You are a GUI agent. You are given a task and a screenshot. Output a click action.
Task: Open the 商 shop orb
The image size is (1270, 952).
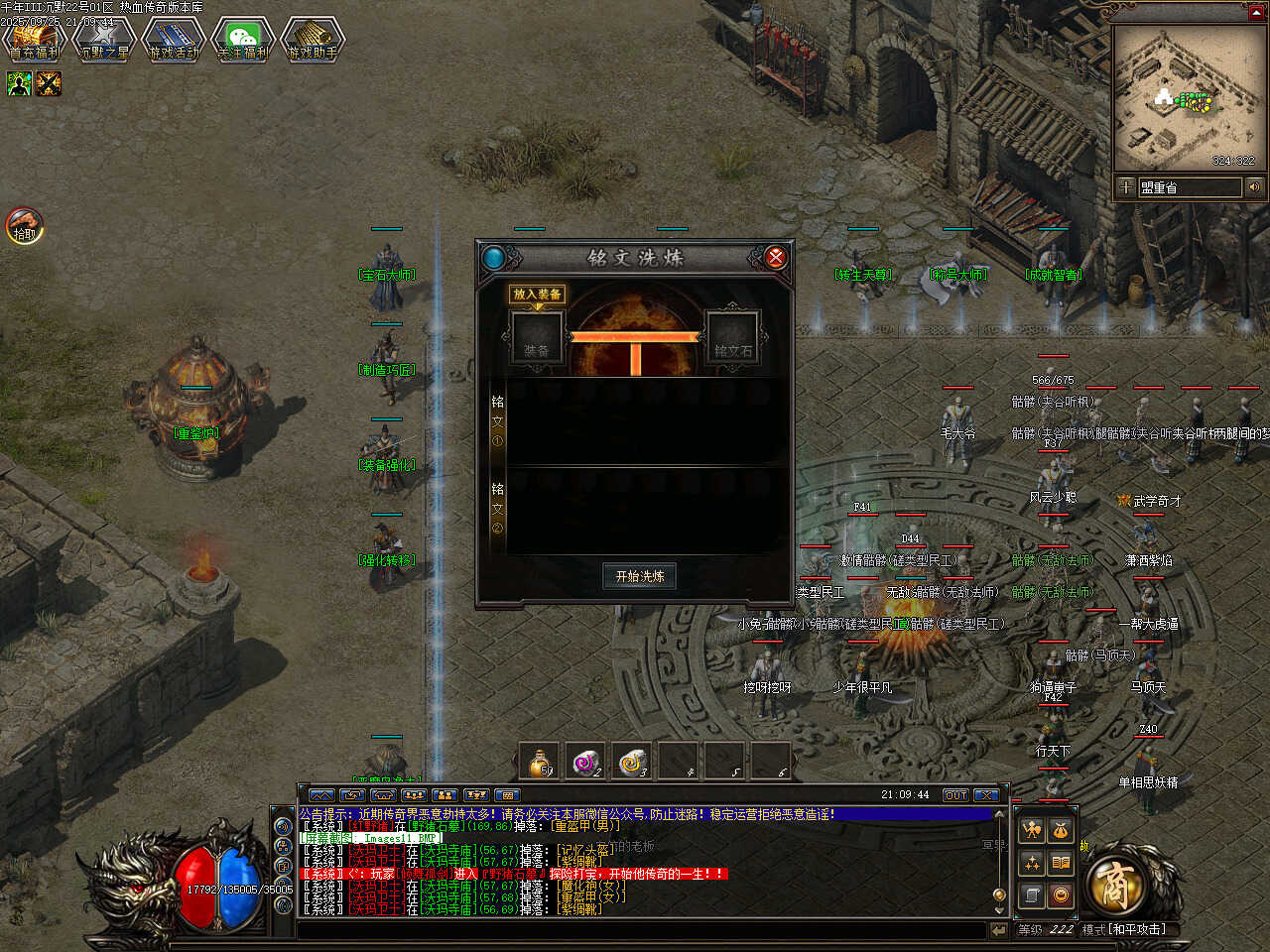click(1113, 885)
